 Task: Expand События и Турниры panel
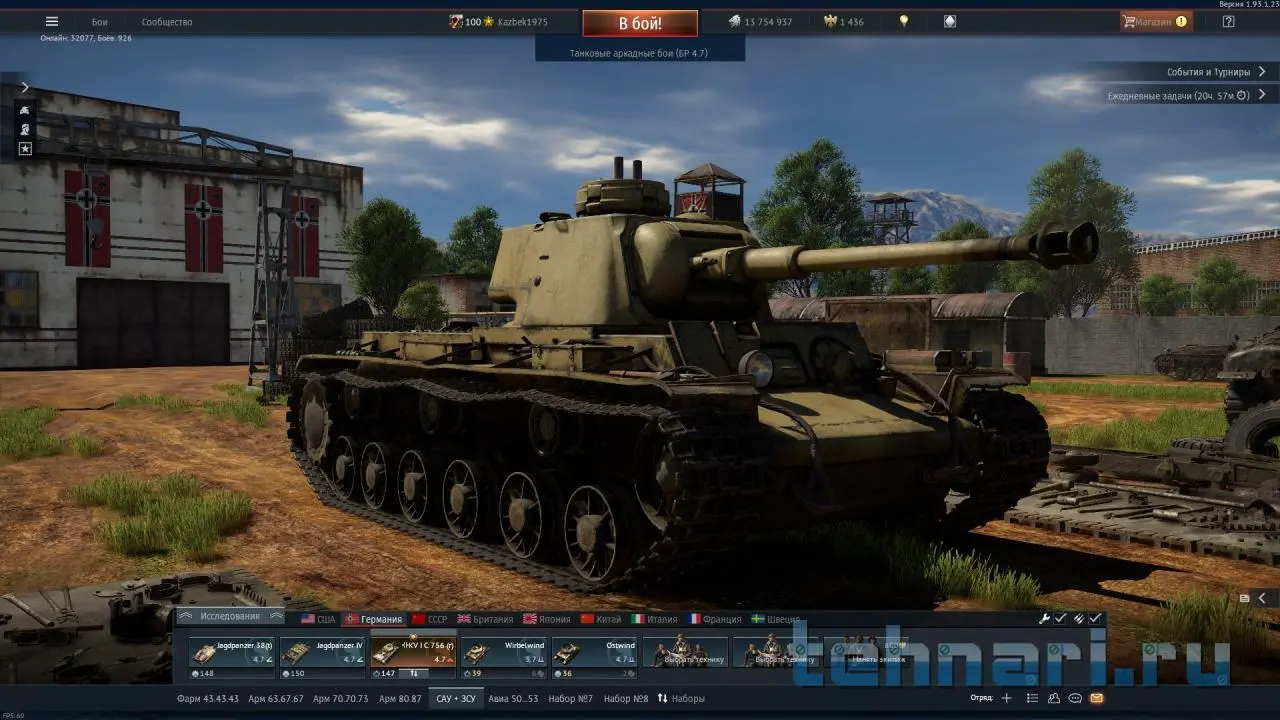pyautogui.click(x=1215, y=72)
